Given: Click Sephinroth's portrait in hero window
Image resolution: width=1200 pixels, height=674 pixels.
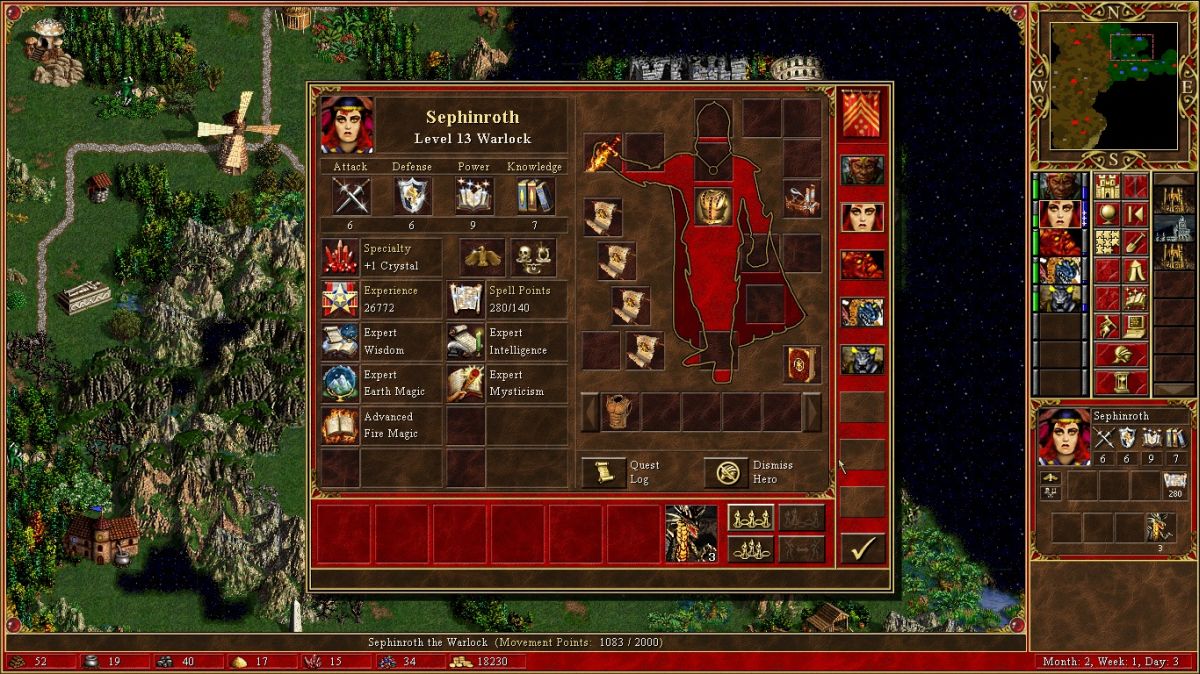Looking at the screenshot, I should [x=347, y=125].
